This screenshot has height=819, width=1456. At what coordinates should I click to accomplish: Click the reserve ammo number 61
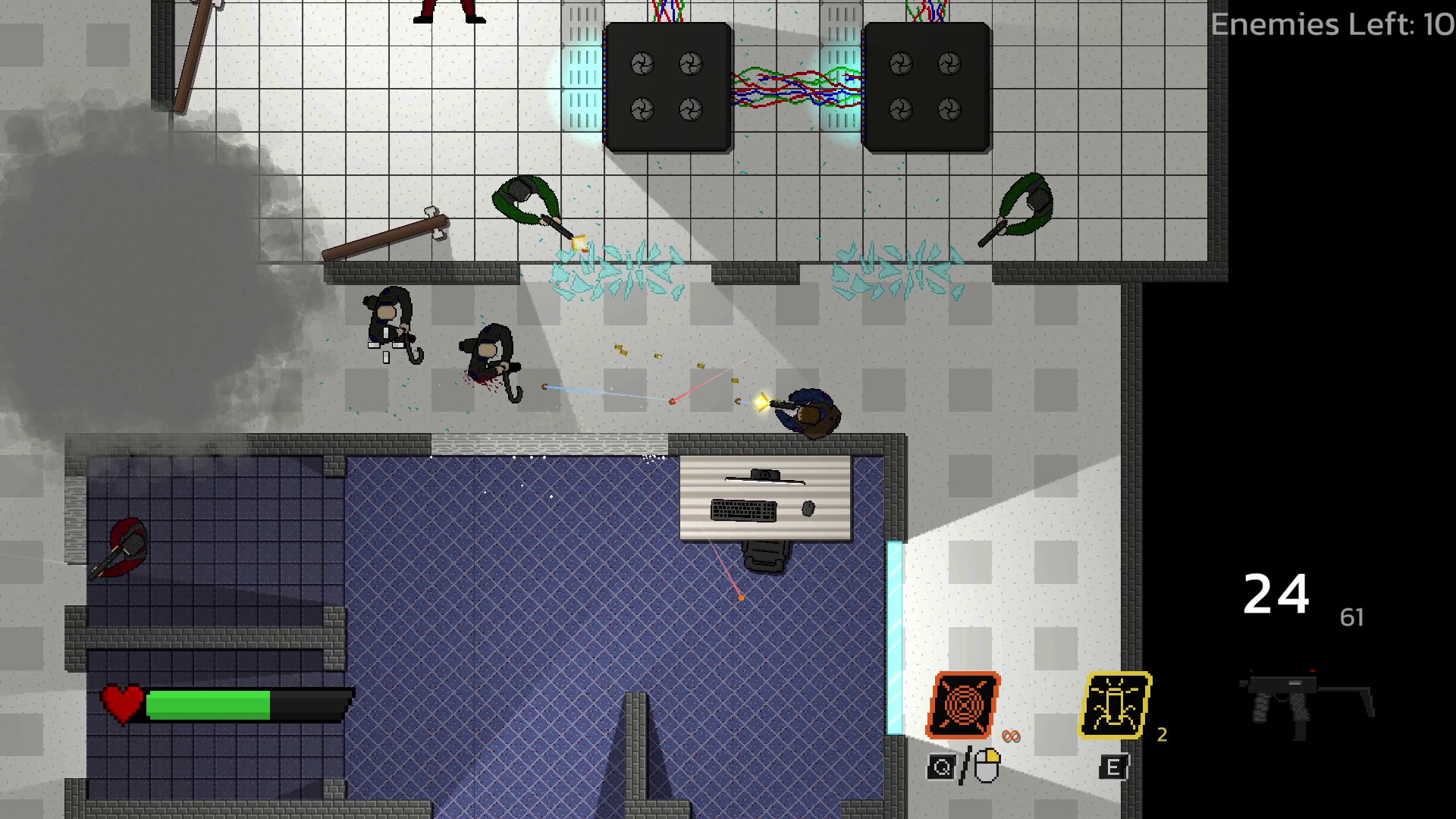[1351, 618]
